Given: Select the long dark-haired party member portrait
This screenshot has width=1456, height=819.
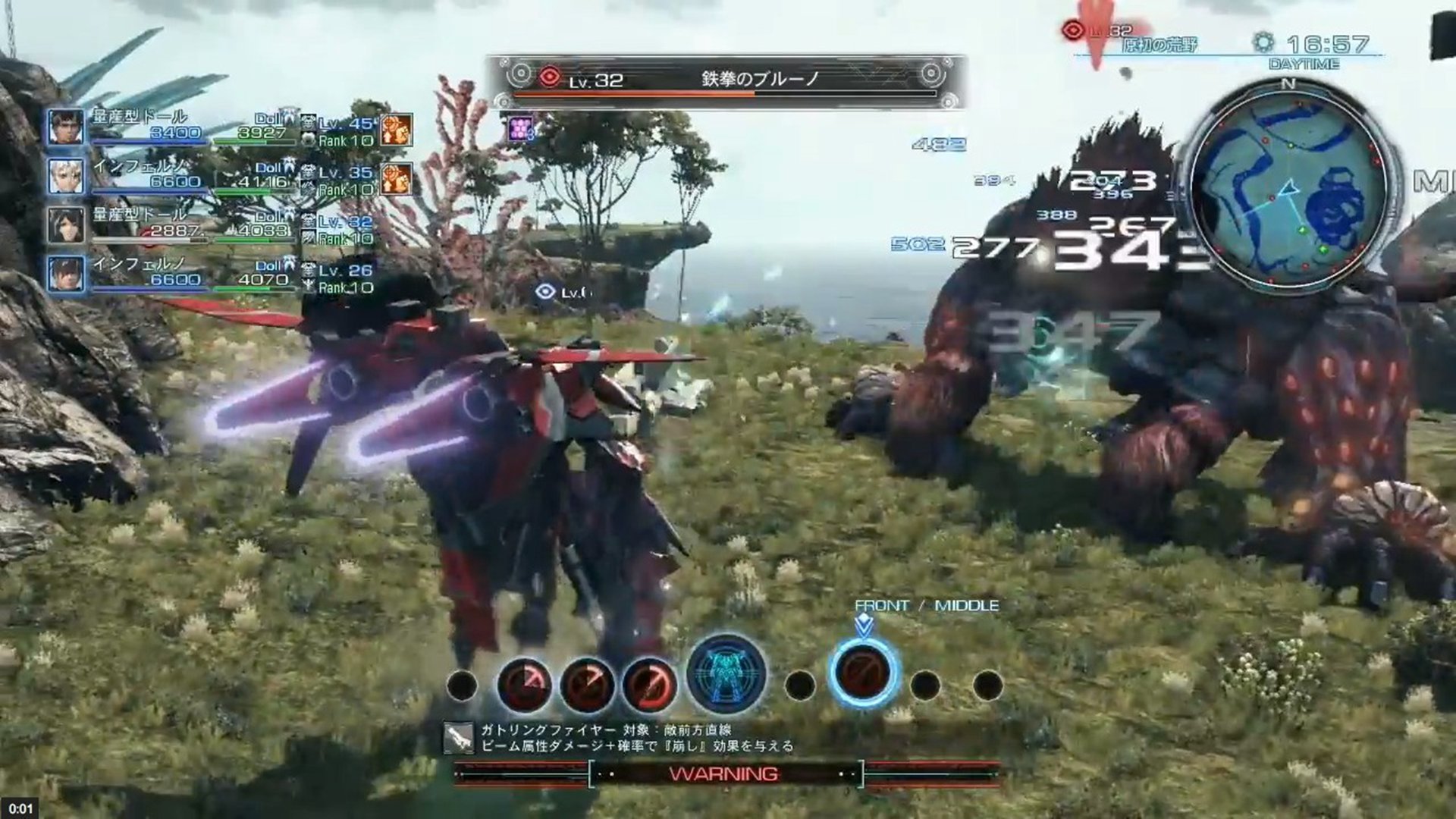Looking at the screenshot, I should point(66,225).
